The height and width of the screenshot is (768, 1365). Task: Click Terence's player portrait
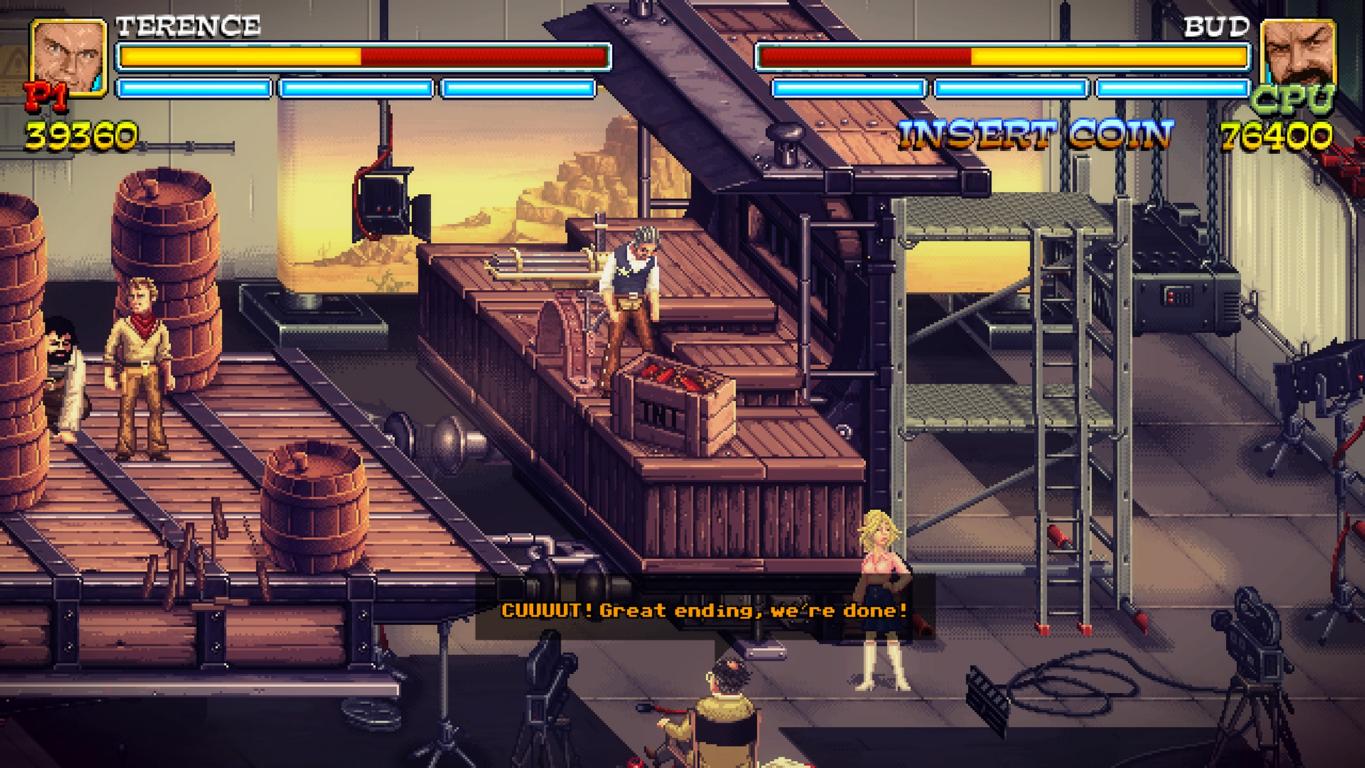coord(69,57)
